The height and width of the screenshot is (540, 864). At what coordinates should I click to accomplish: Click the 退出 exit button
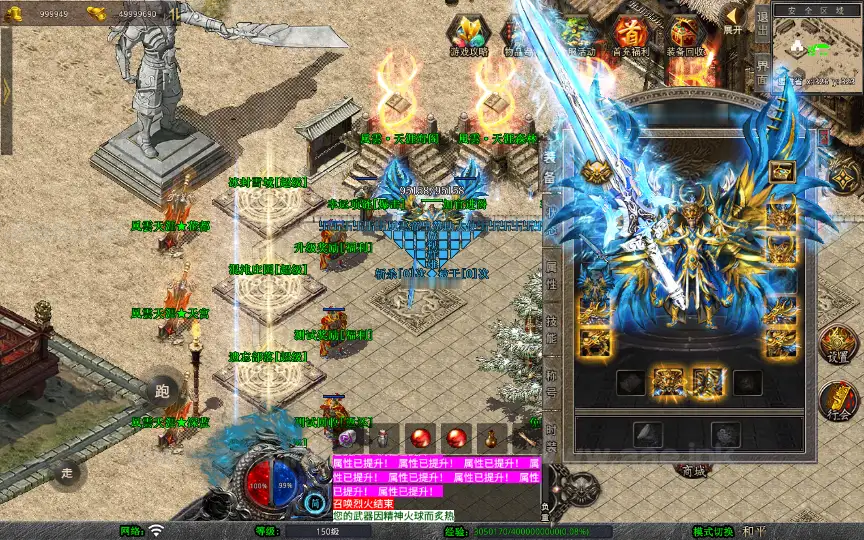(763, 28)
